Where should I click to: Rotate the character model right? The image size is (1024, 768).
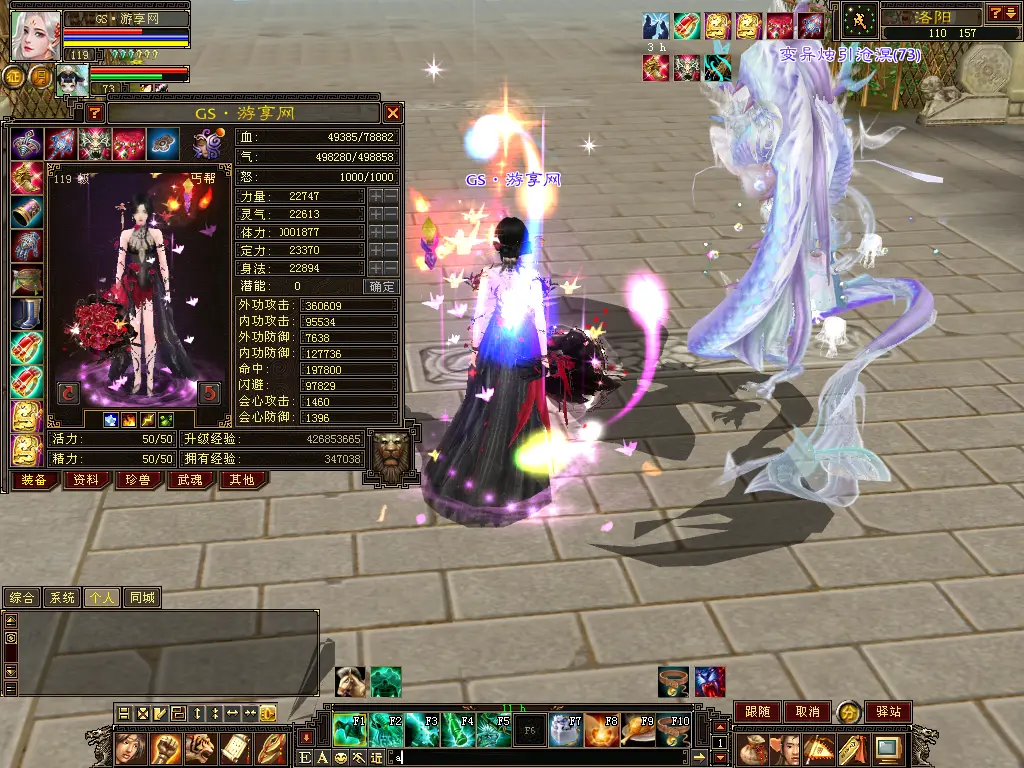(209, 392)
